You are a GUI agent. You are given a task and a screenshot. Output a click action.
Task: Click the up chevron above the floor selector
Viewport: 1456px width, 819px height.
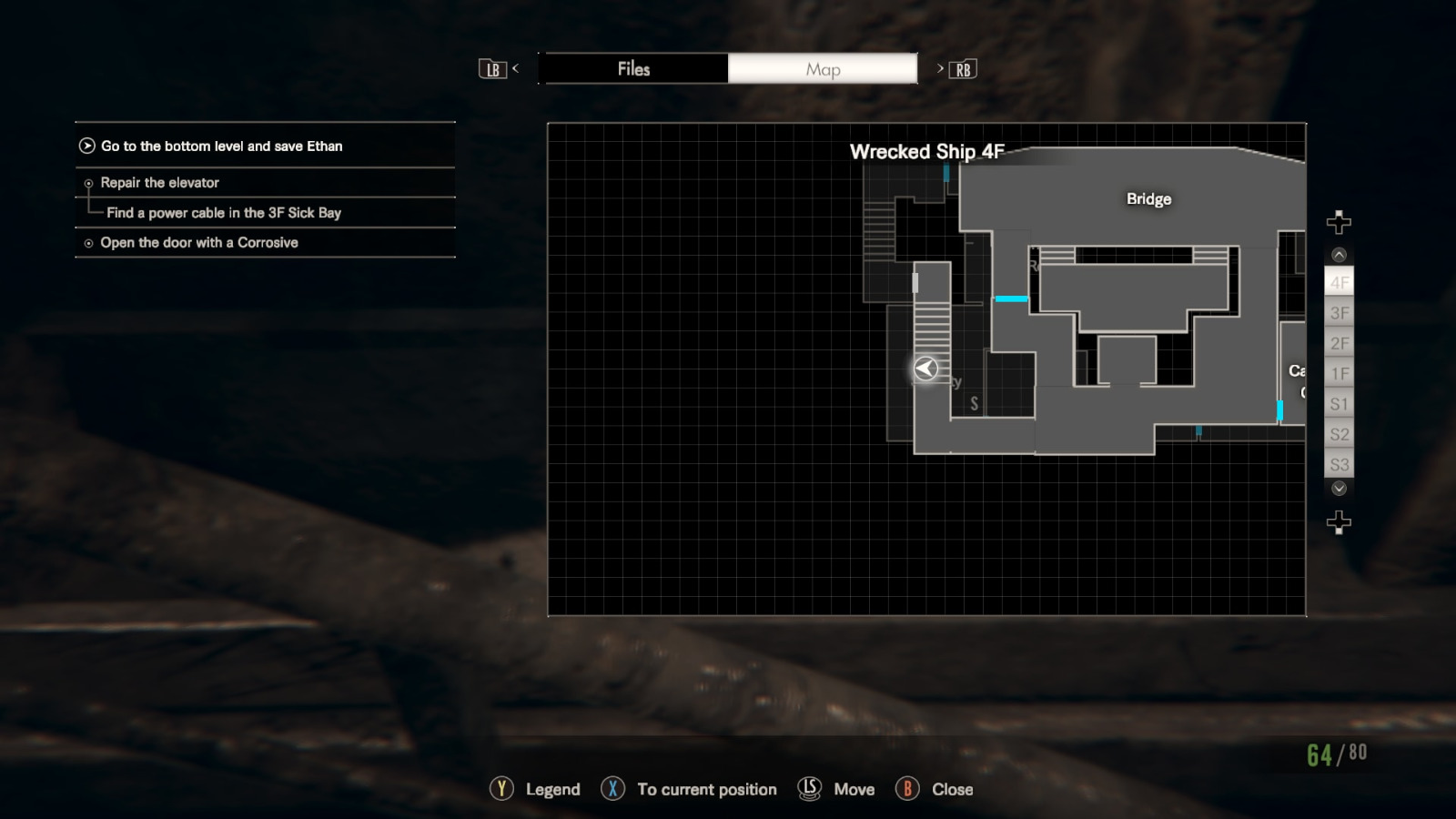click(x=1338, y=252)
